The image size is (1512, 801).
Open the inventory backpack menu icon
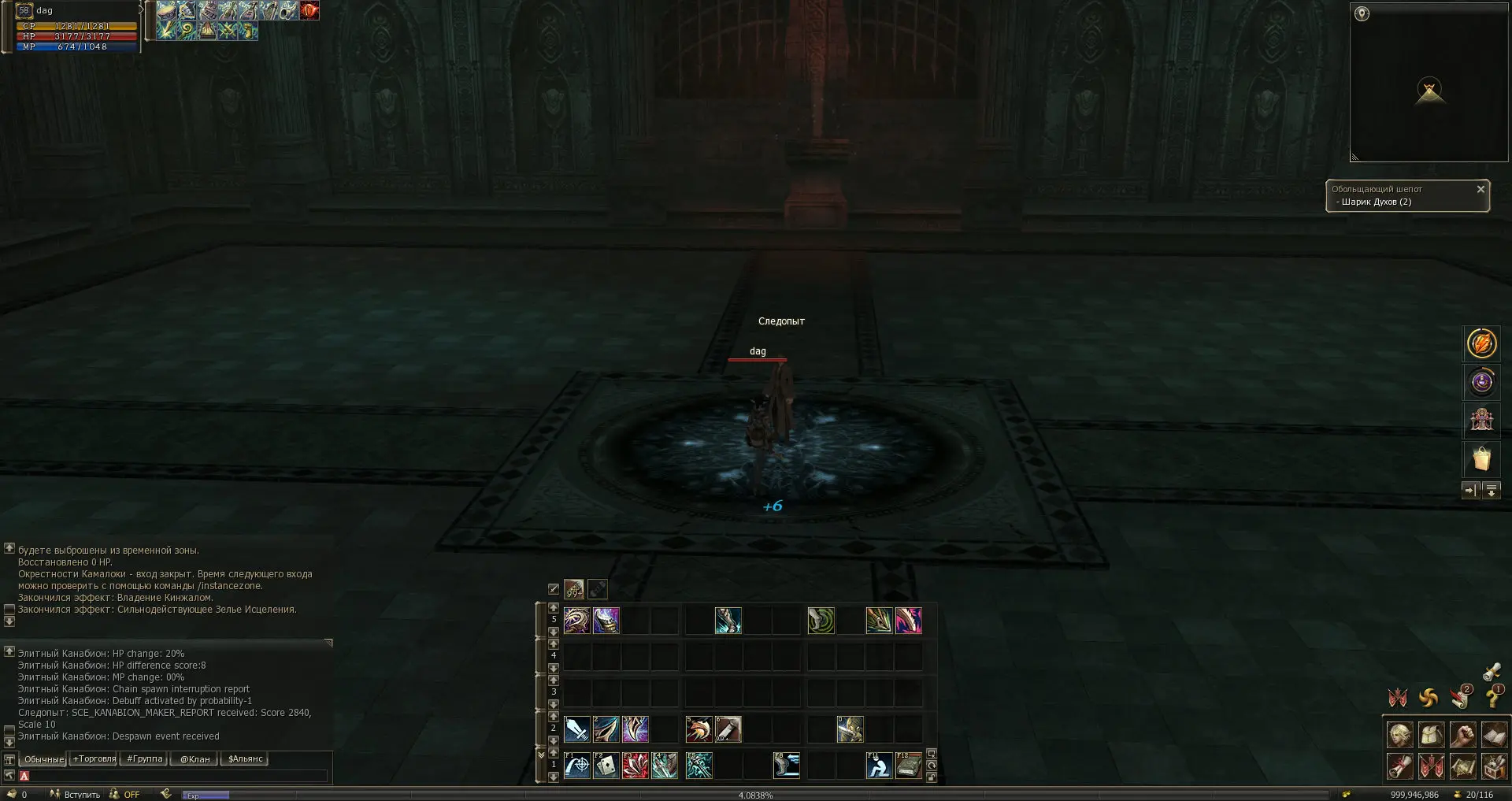(x=1431, y=735)
